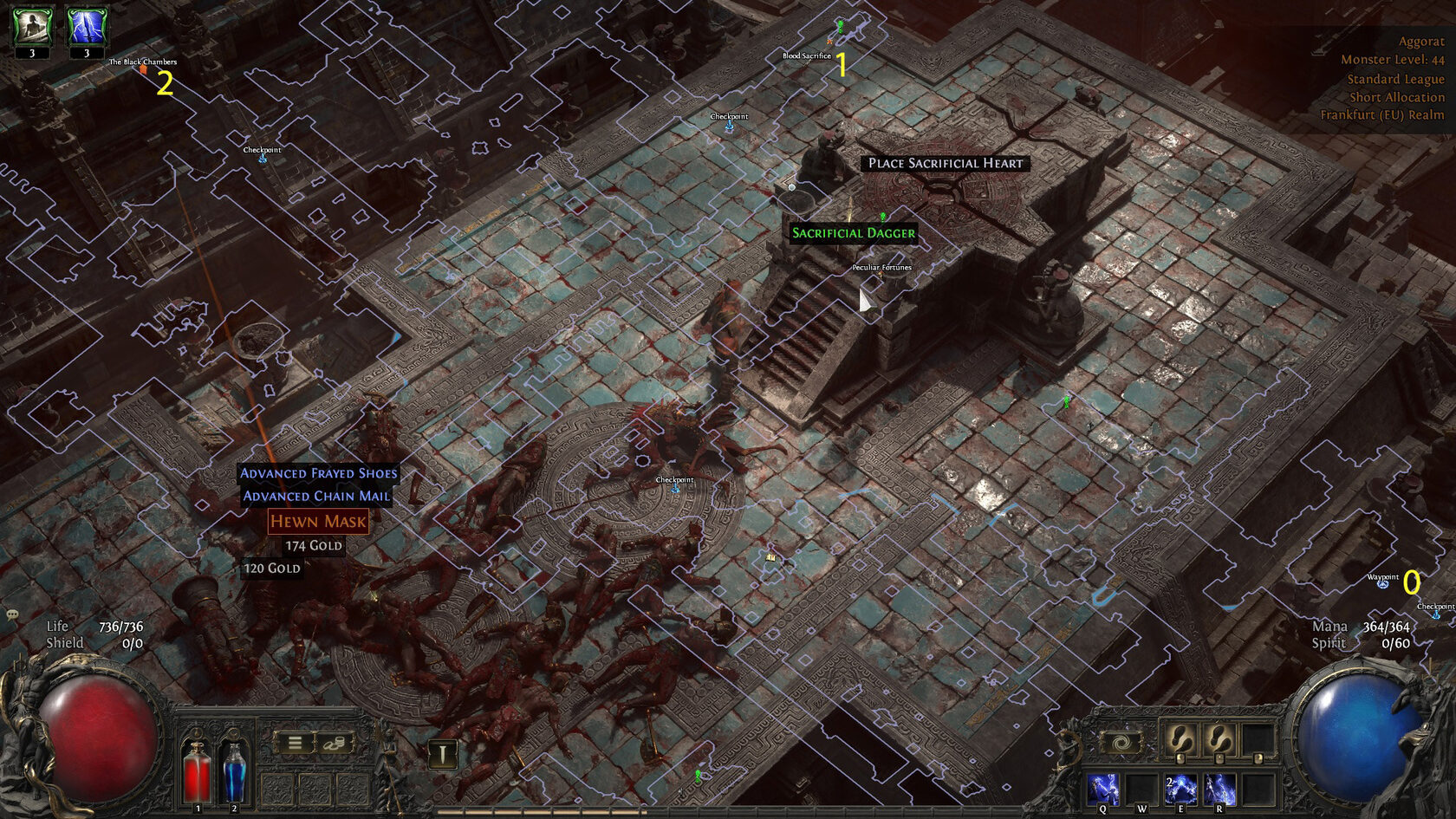
Task: Pick up the Sacrificial Dagger quest item
Action: point(853,233)
